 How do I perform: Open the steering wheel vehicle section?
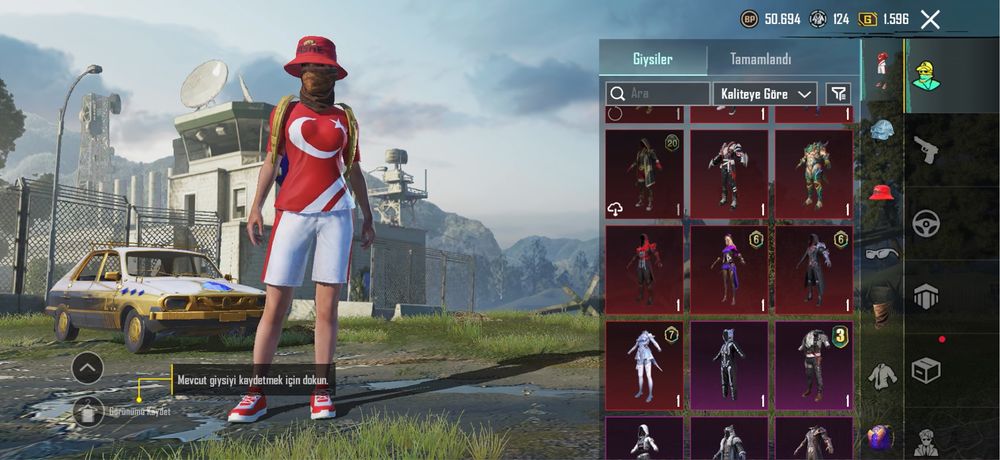click(926, 223)
